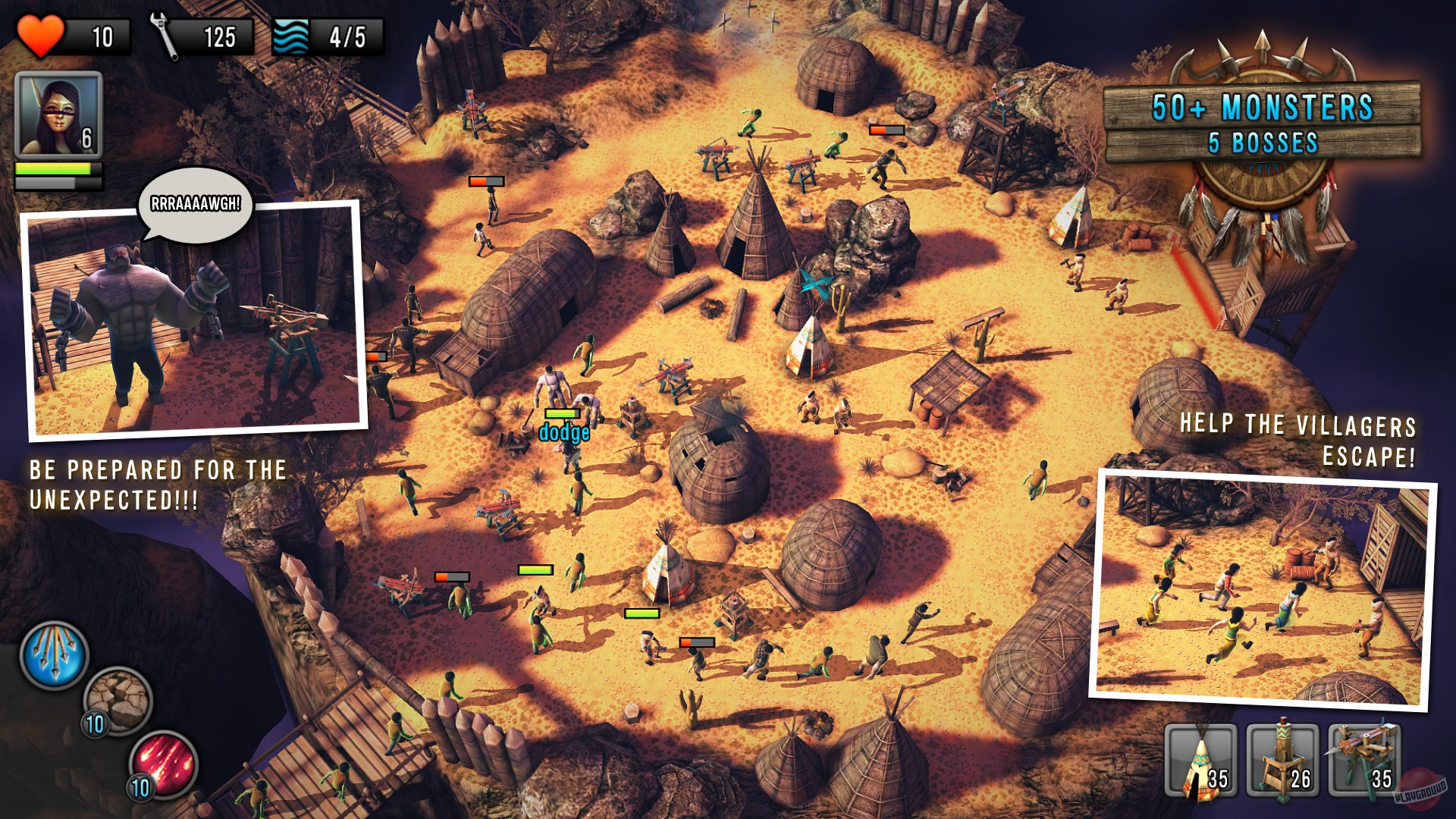The image size is (1456, 819).
Task: Click the heart health icon
Action: [40, 34]
